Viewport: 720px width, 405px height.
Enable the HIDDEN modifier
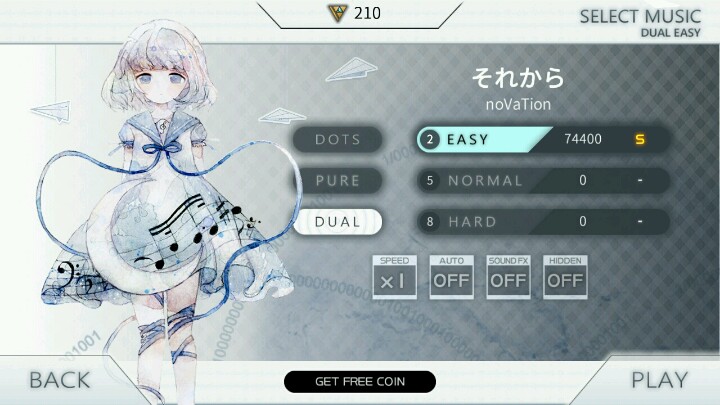click(565, 276)
